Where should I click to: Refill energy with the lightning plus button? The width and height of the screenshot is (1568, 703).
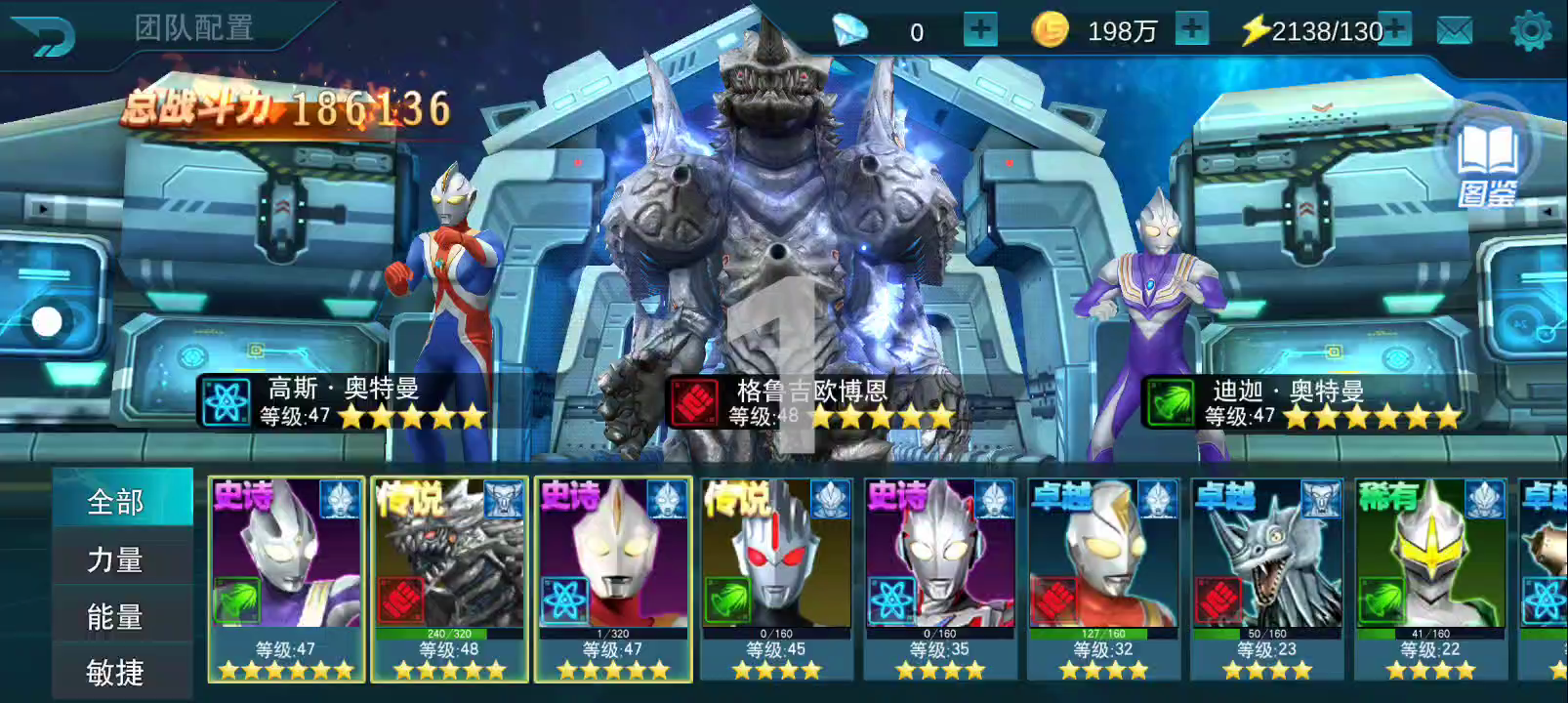pos(1397,29)
